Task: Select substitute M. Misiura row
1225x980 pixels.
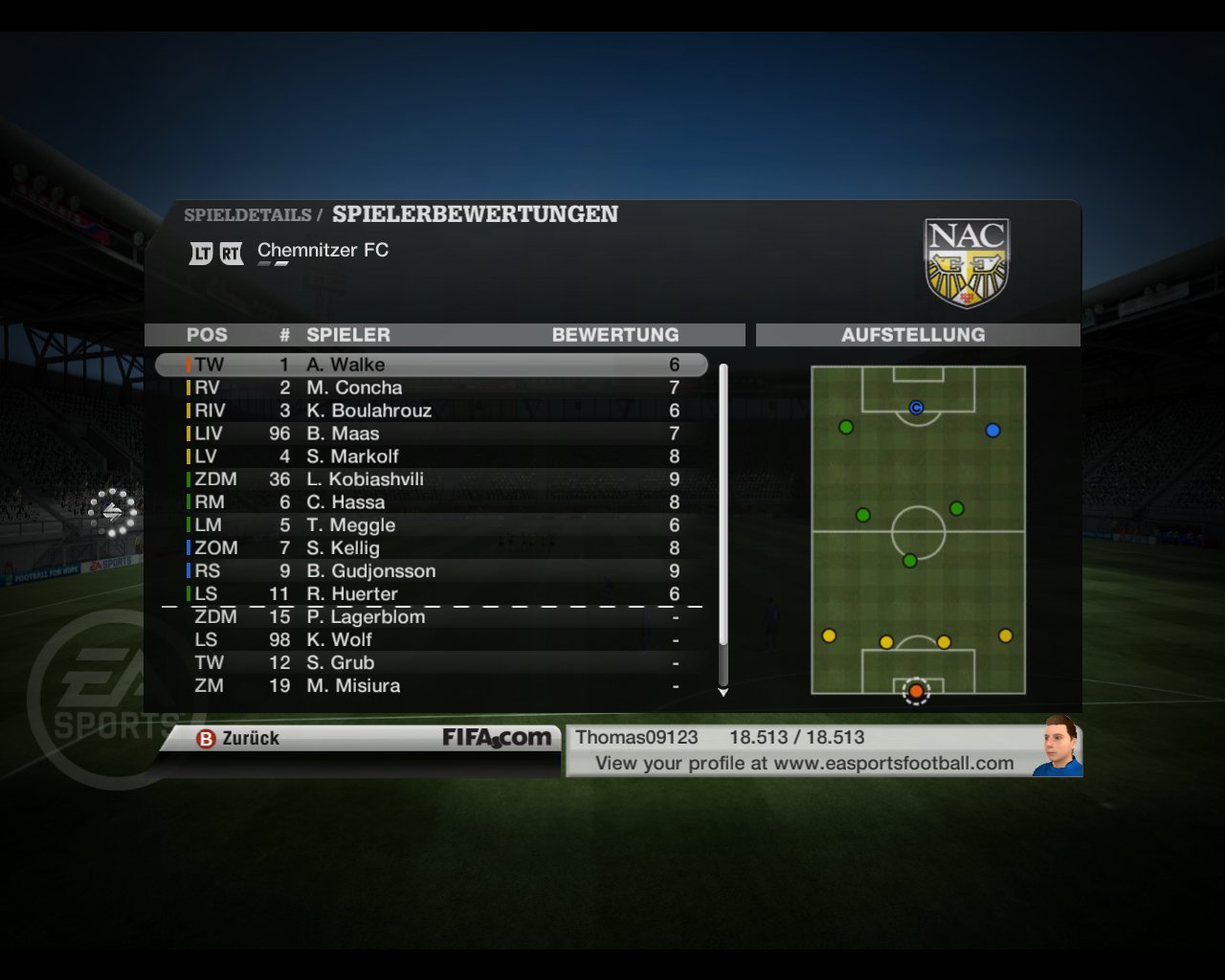Action: coord(431,686)
